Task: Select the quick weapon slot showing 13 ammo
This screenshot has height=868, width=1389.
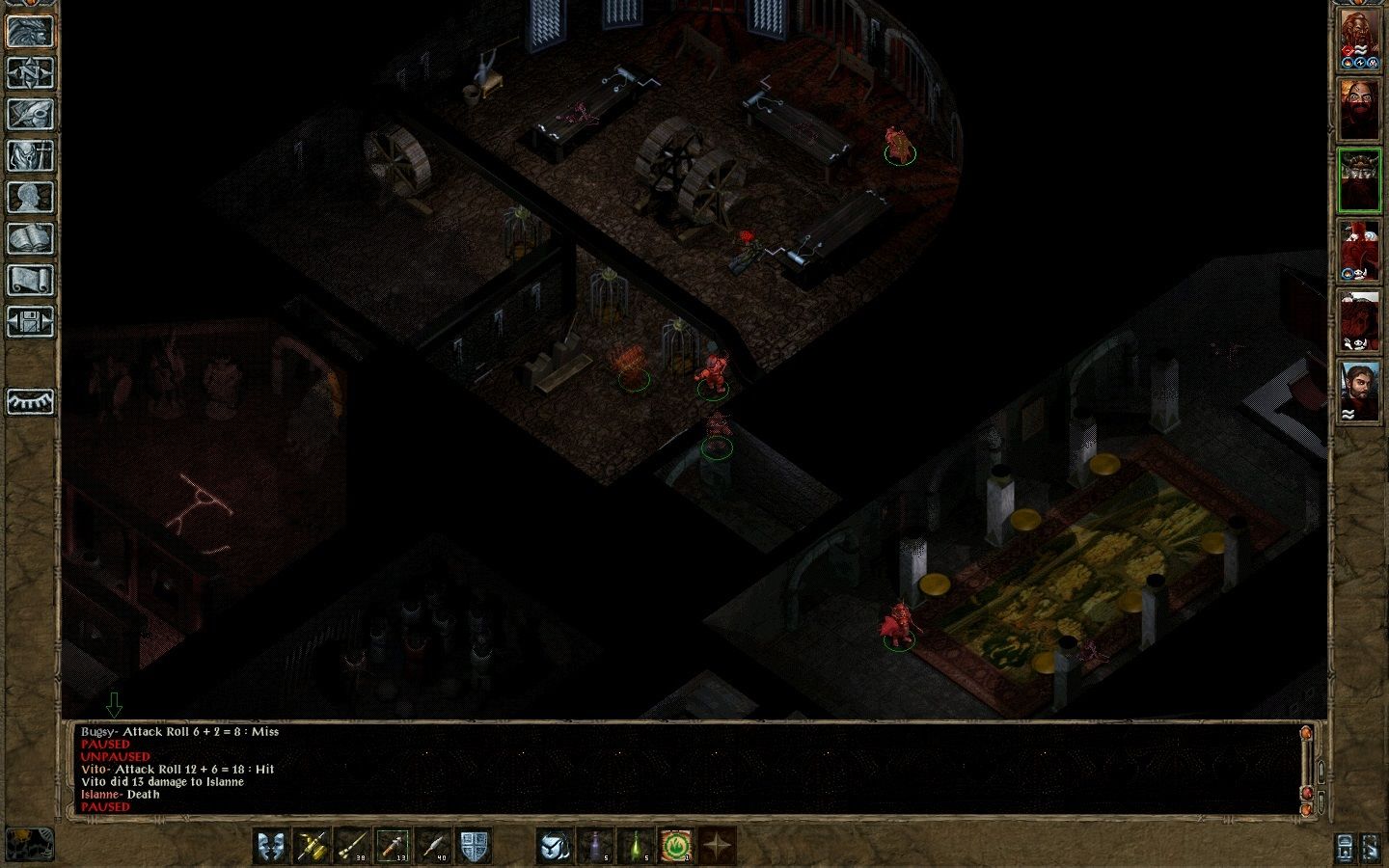Action: [393, 846]
